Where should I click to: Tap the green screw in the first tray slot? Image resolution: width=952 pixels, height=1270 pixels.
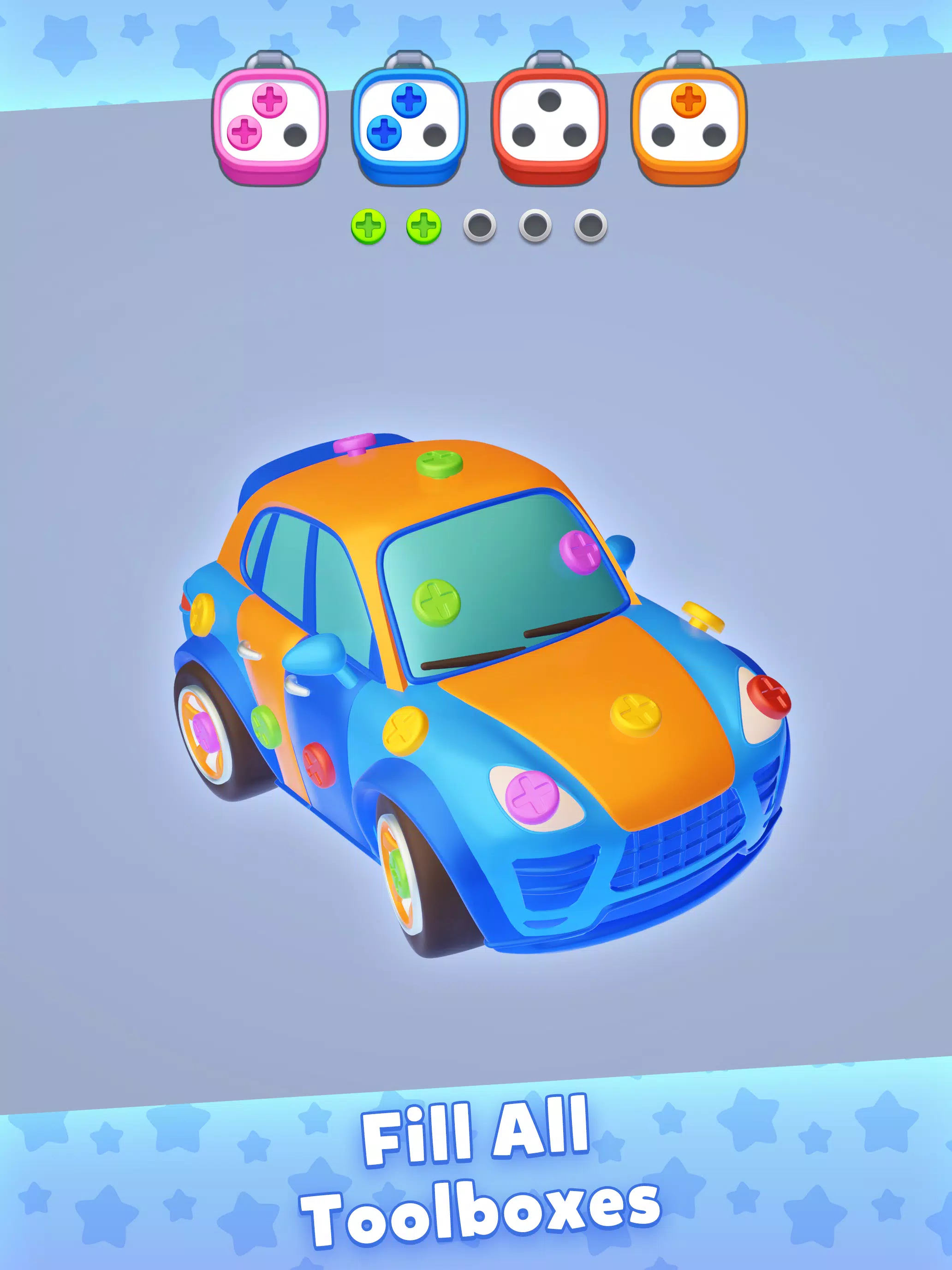coord(370,225)
